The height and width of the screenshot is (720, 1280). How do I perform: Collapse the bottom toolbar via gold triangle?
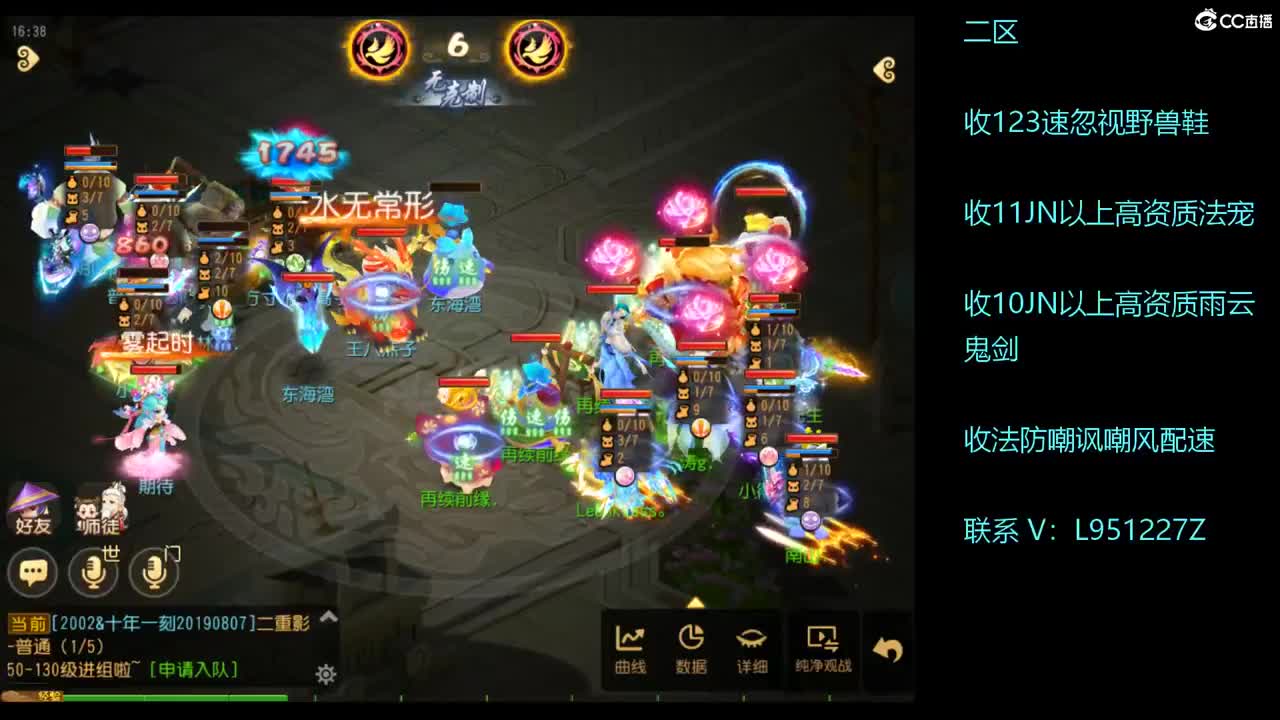695,603
